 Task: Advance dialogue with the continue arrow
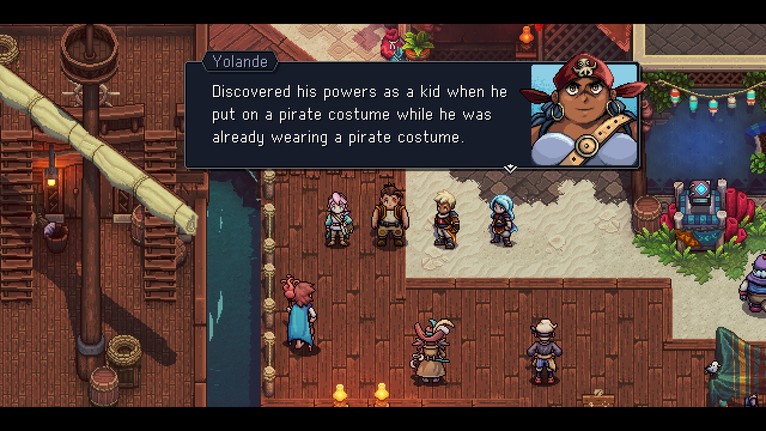[x=510, y=169]
